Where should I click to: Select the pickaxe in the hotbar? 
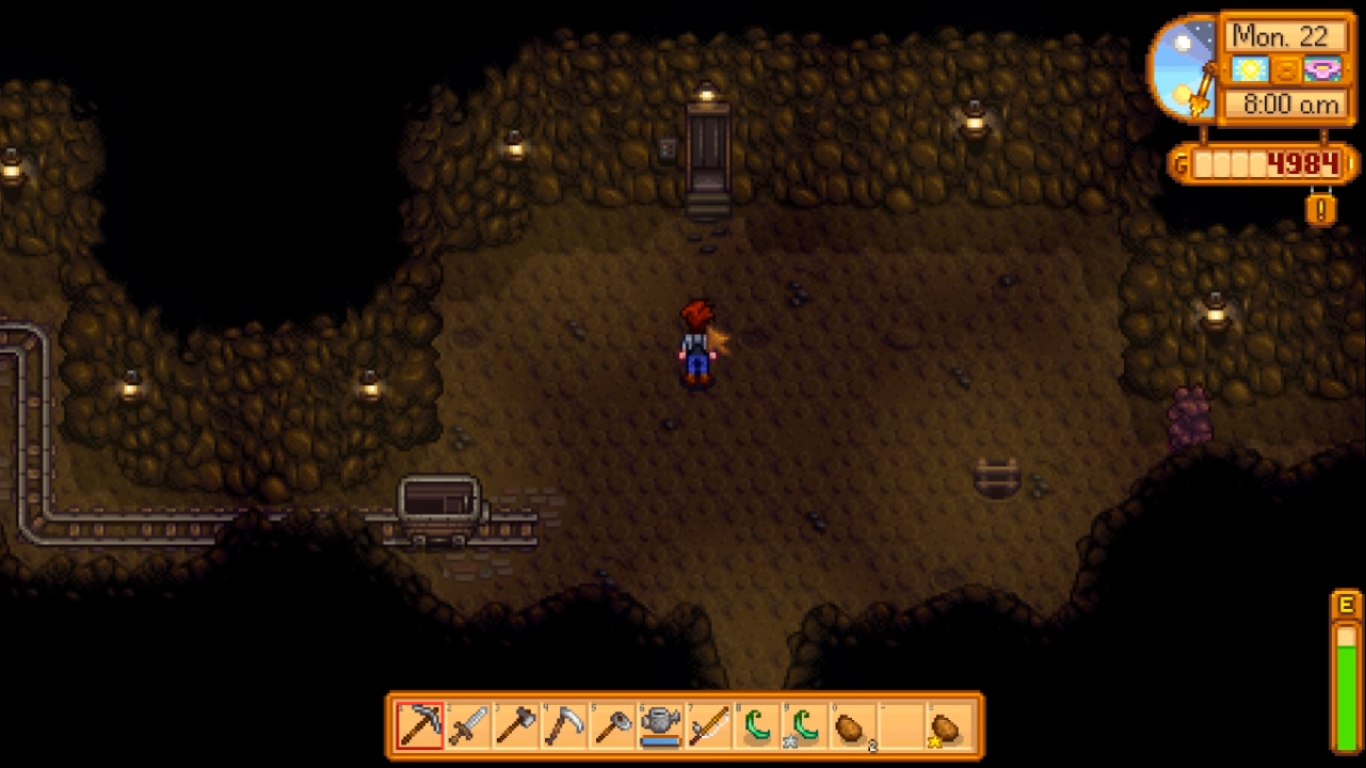click(420, 726)
